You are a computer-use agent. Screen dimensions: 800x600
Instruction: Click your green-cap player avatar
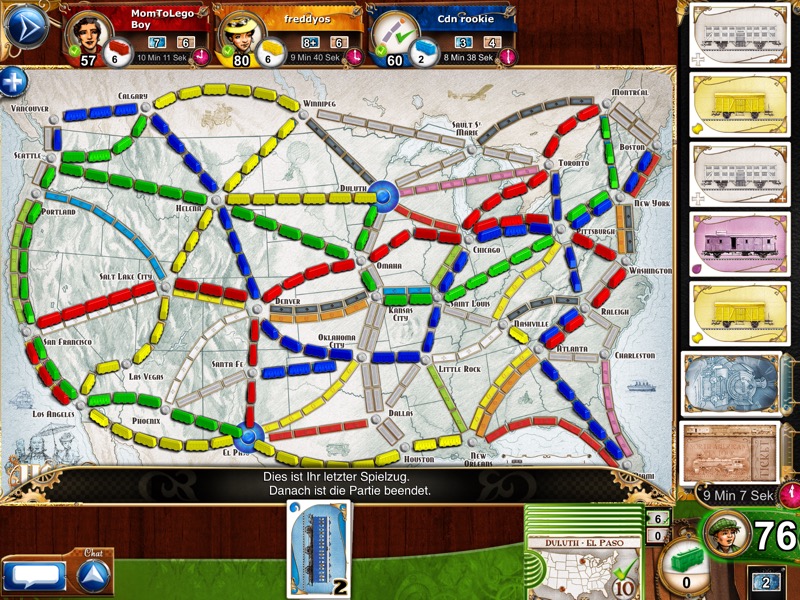click(x=726, y=537)
